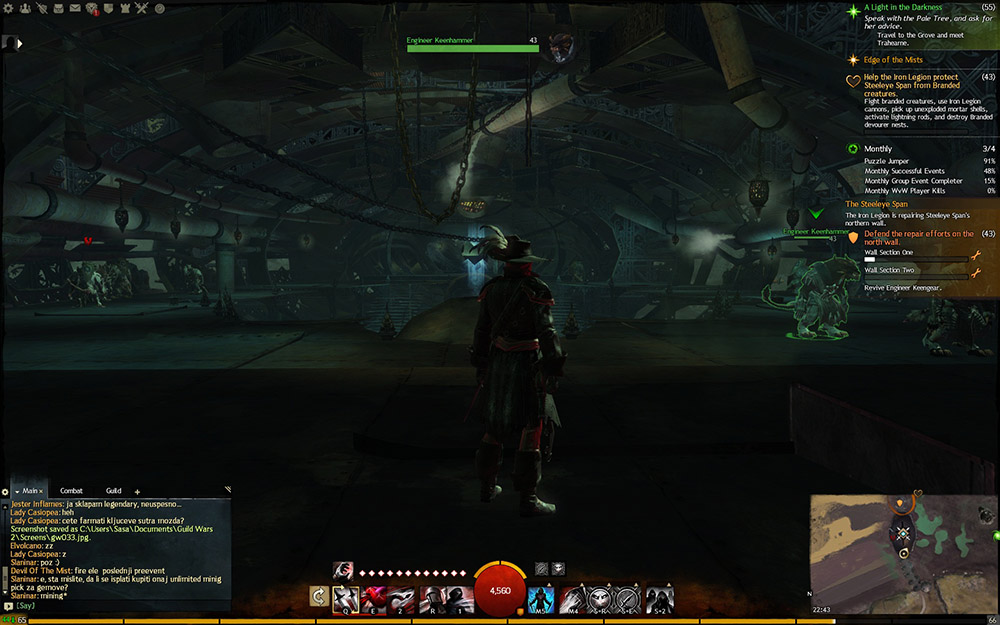Open the contacts and LFG panel
Screen dimensions: 1000x625
(27, 9)
